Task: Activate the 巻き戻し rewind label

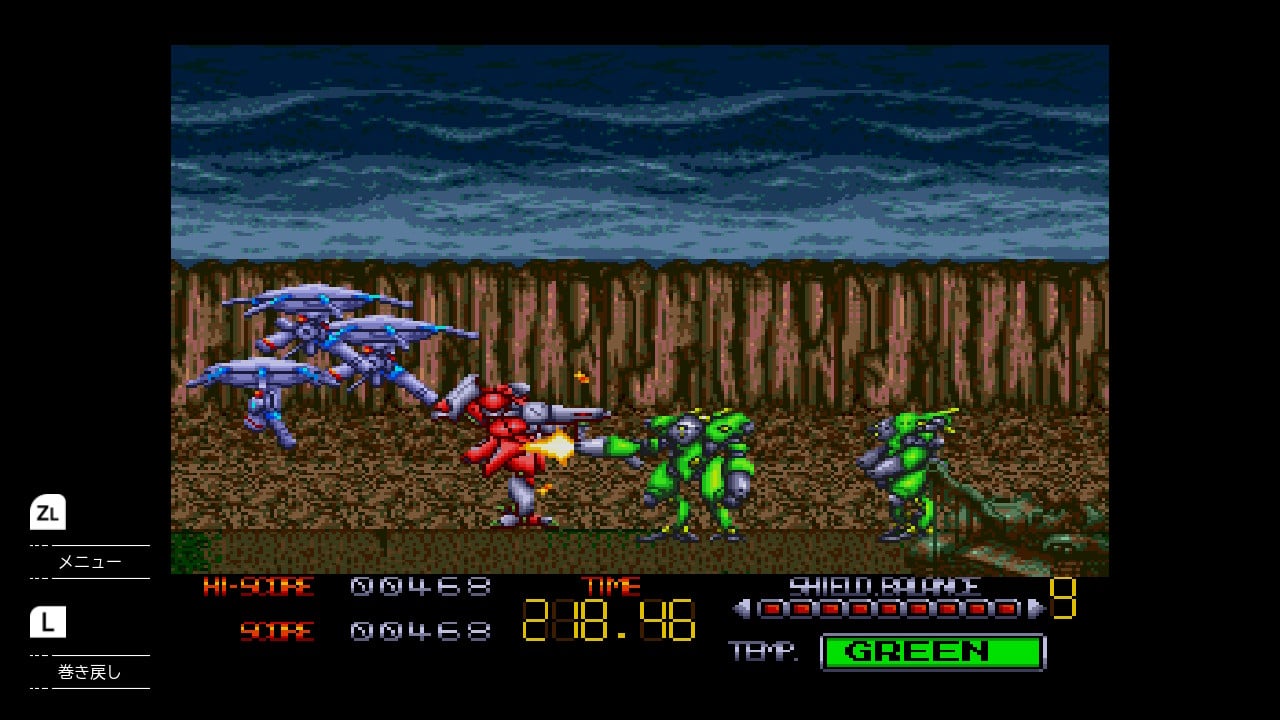Action: coord(90,672)
